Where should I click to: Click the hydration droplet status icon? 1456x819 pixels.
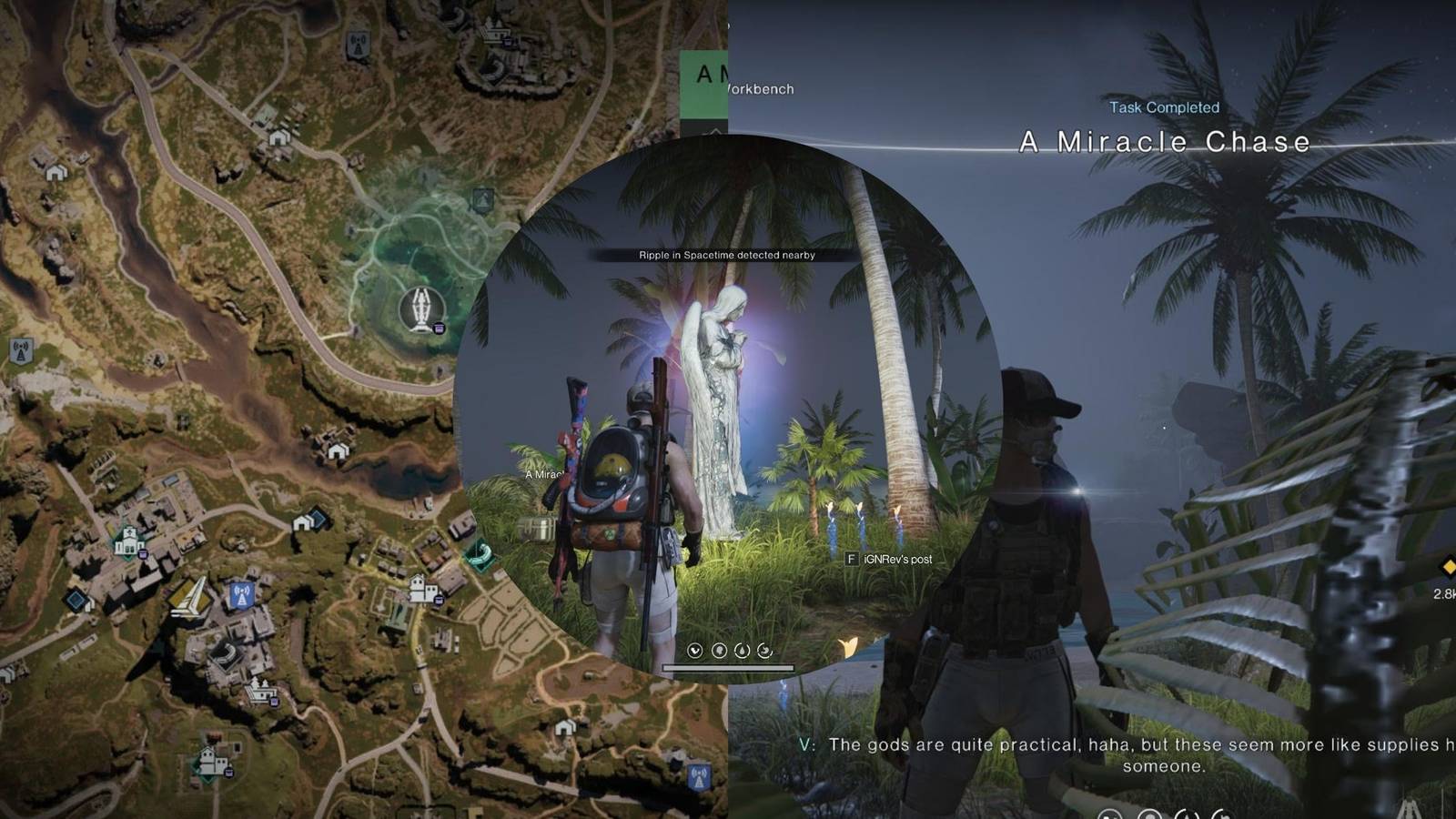(742, 652)
